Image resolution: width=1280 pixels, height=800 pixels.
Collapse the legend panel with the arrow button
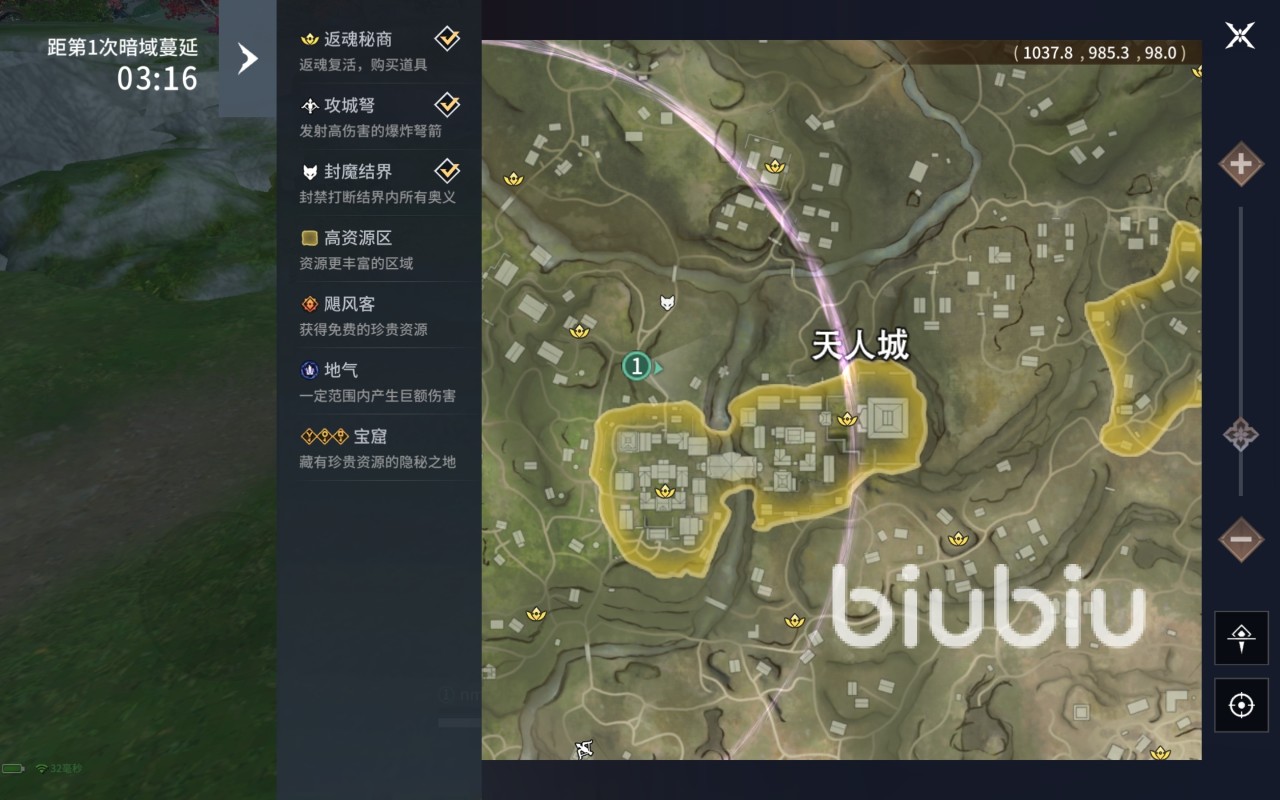(248, 57)
